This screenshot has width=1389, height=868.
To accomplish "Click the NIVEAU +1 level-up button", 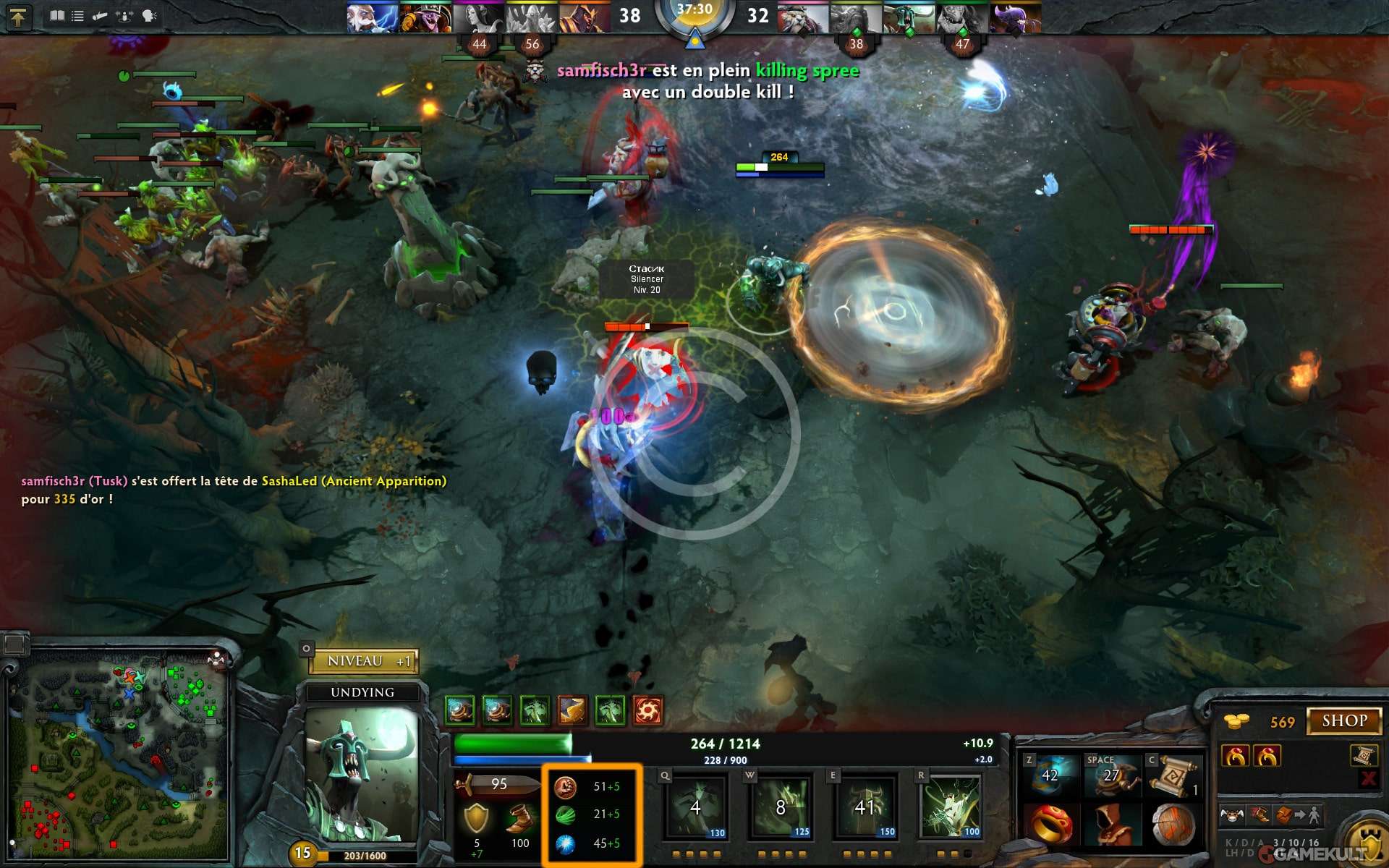I will click(364, 661).
